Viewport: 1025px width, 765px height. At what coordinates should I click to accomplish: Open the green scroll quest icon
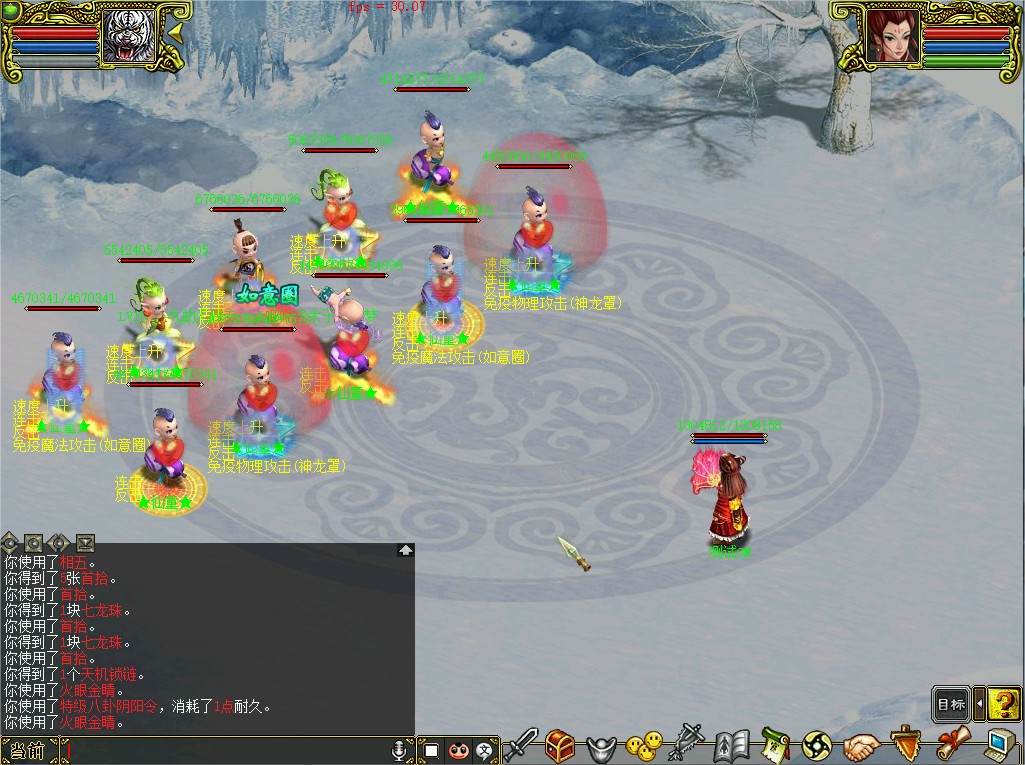click(x=775, y=745)
